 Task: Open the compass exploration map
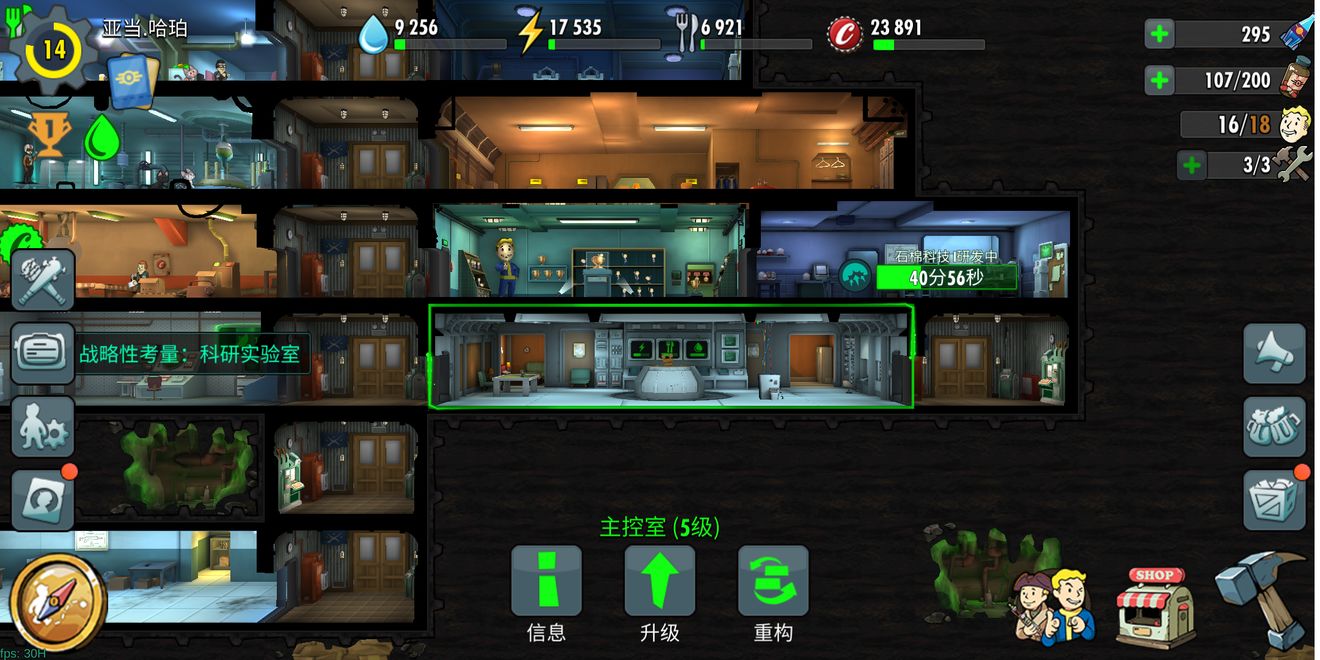tap(59, 602)
